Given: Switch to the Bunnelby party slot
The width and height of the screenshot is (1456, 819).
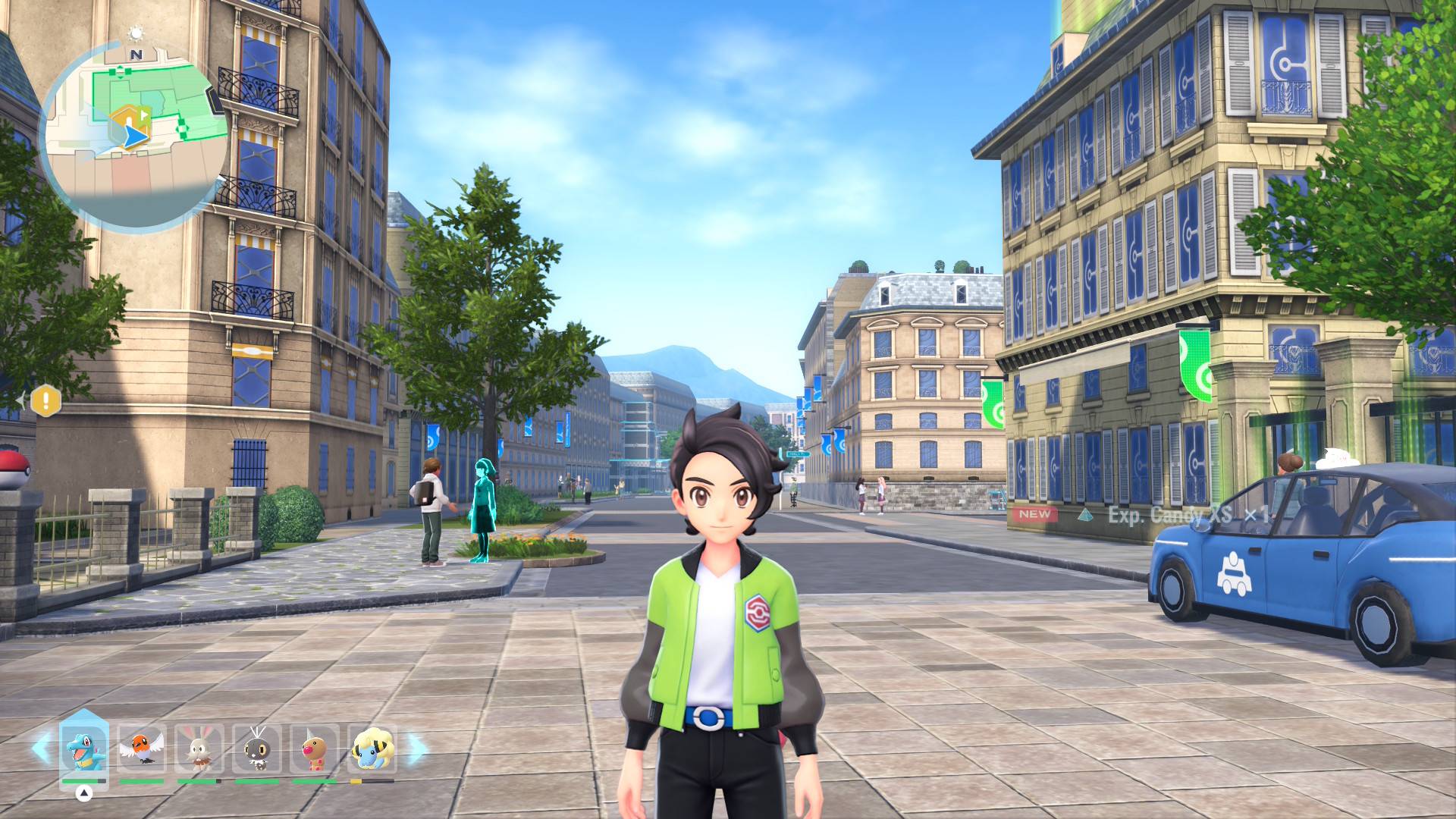Looking at the screenshot, I should point(199,748).
